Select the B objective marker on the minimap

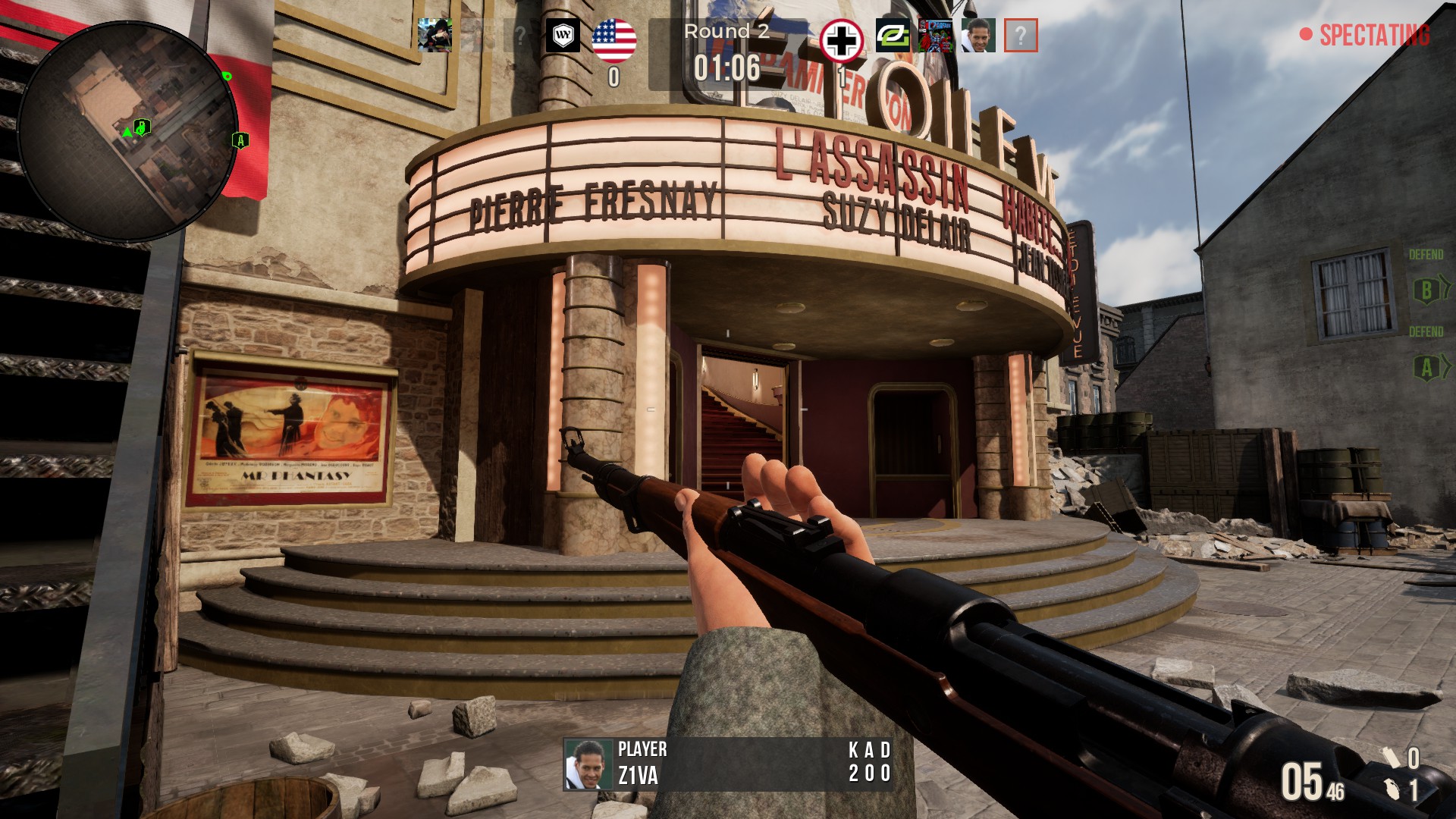[x=142, y=127]
